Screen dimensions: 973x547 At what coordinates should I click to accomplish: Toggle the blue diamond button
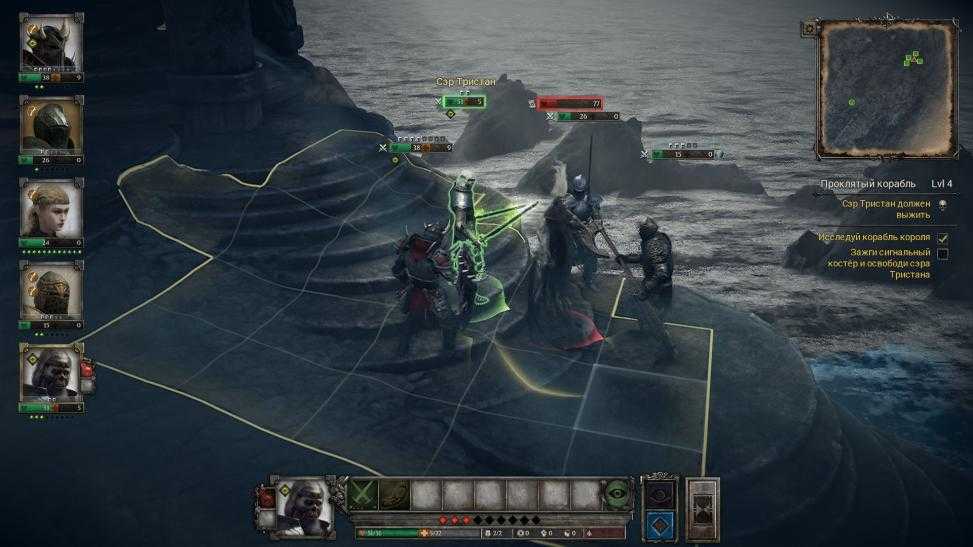click(659, 521)
